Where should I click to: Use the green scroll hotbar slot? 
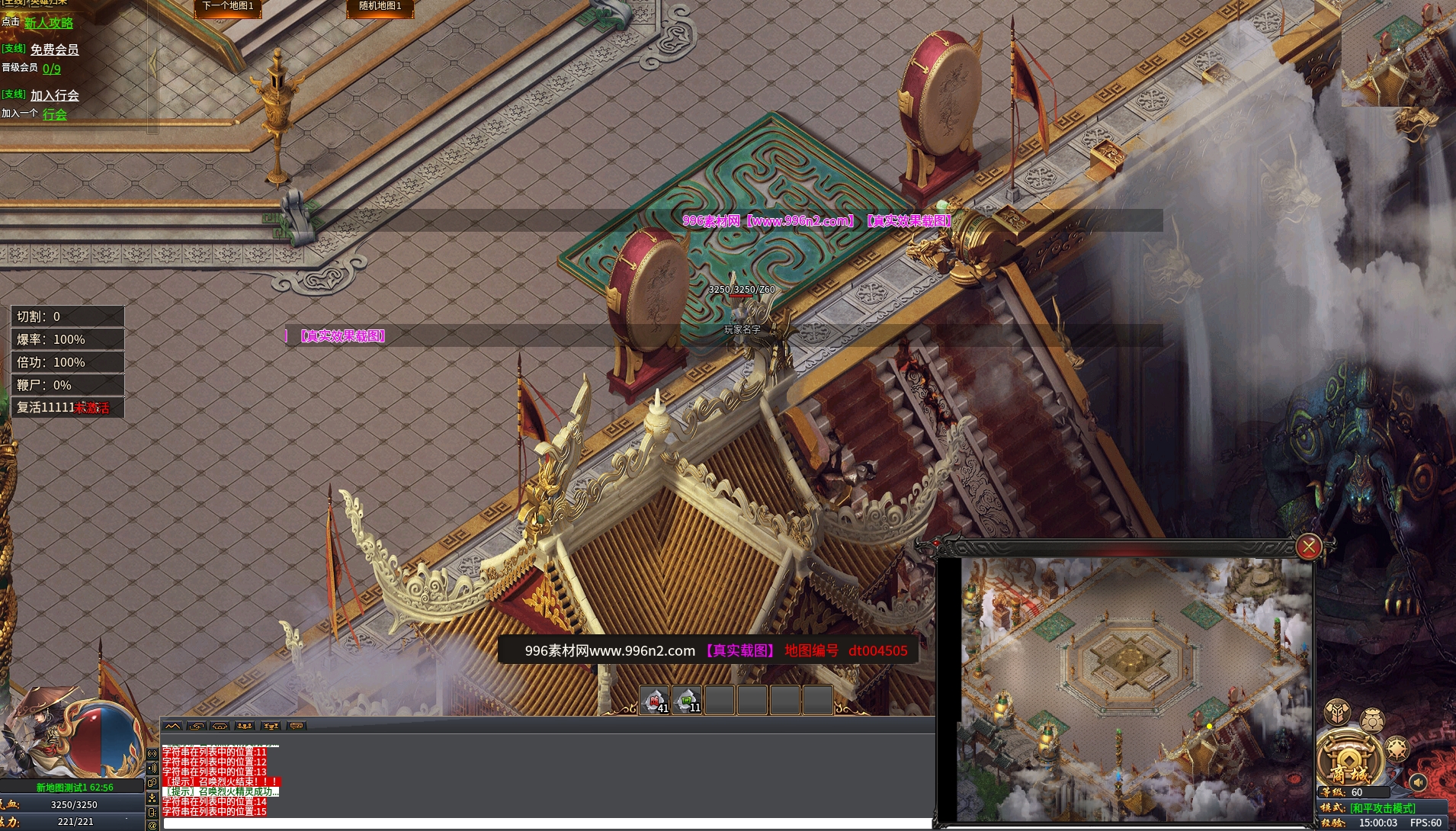point(687,700)
